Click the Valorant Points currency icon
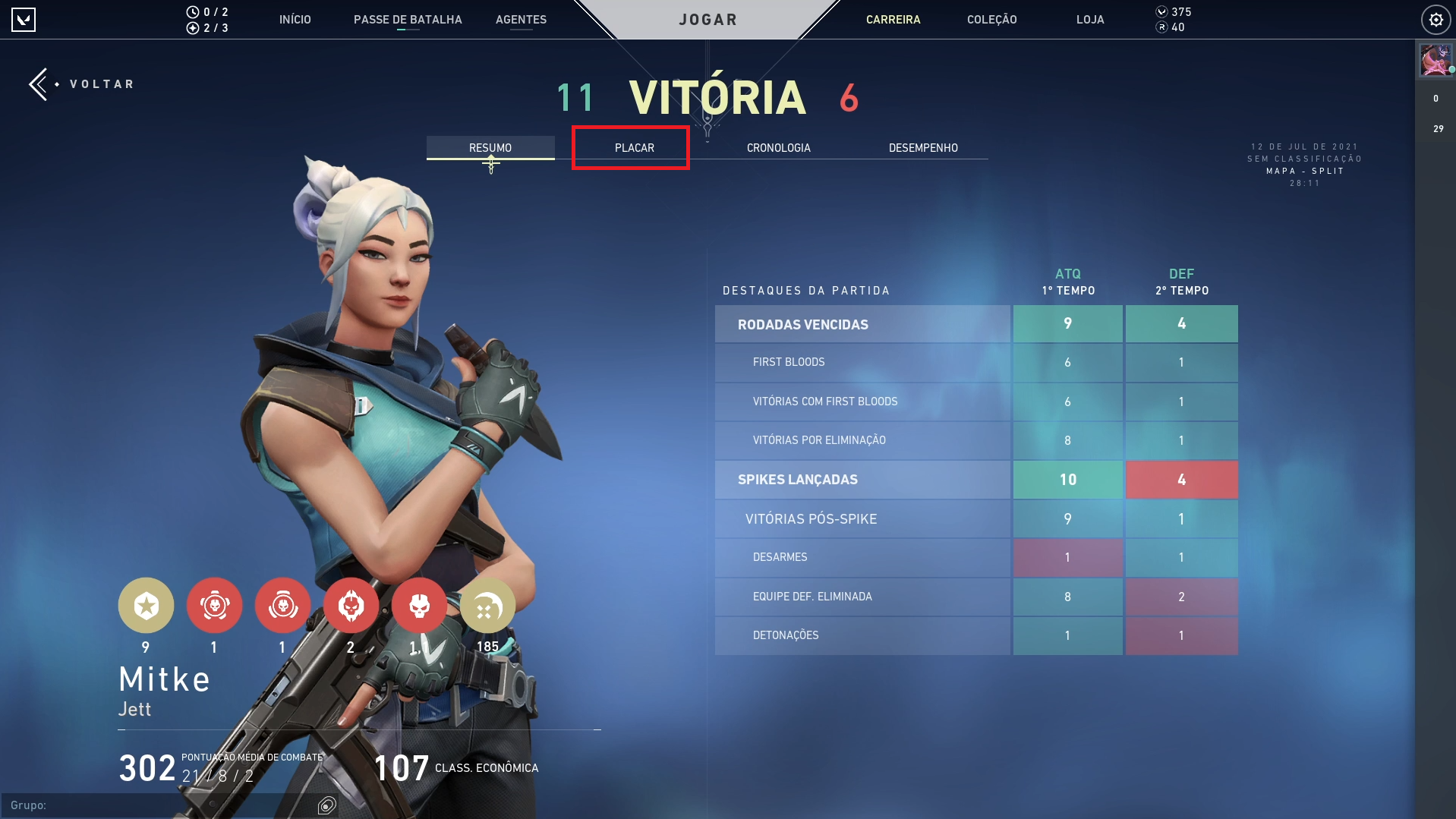1456x819 pixels. (1161, 11)
